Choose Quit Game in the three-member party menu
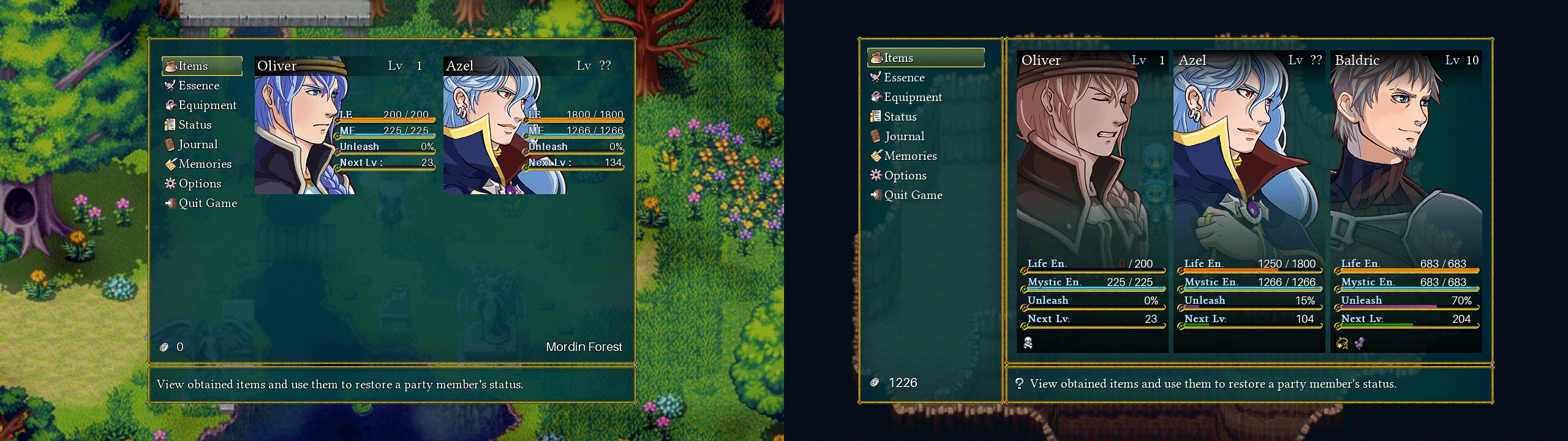This screenshot has height=441, width=1568. [x=913, y=195]
